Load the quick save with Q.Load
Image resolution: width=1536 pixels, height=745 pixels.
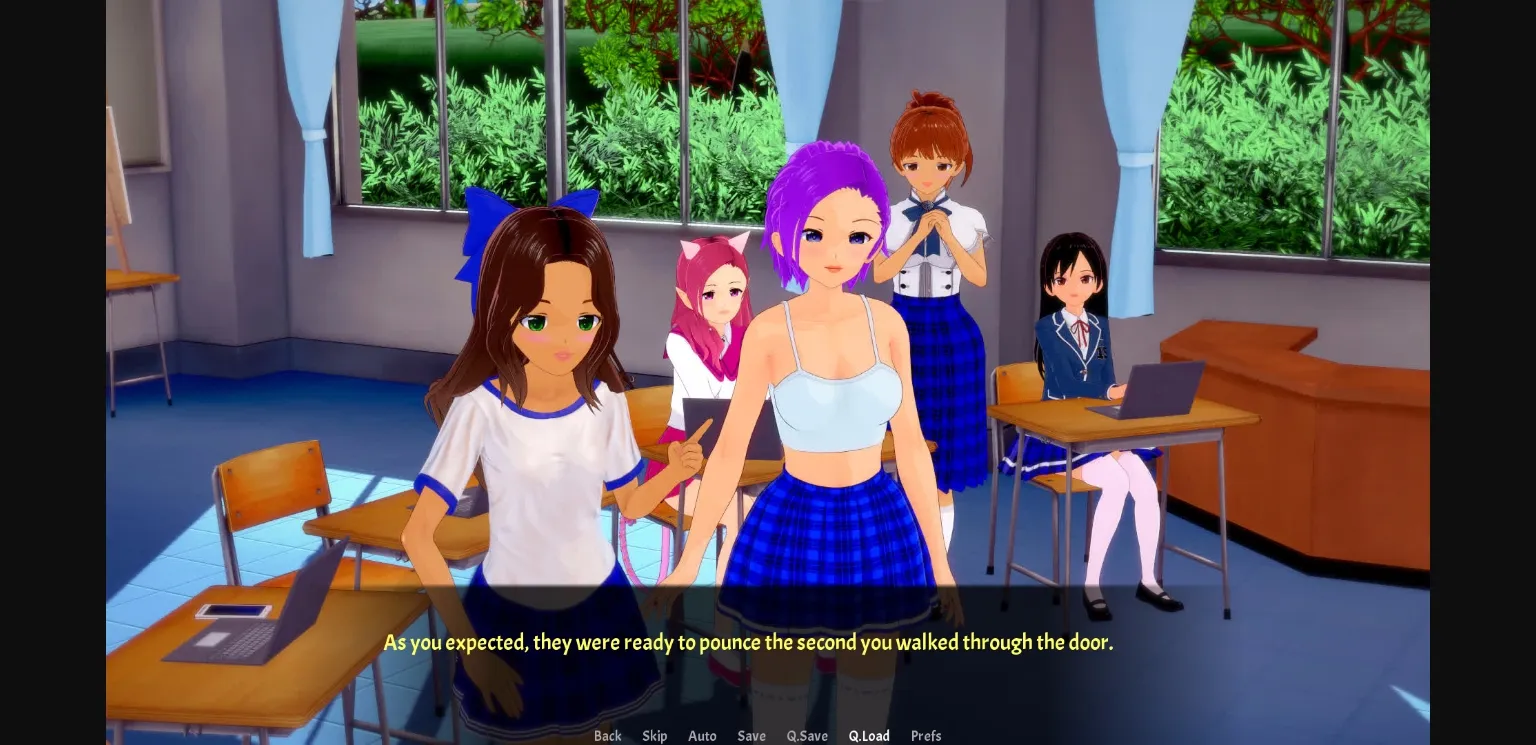pyautogui.click(x=868, y=736)
